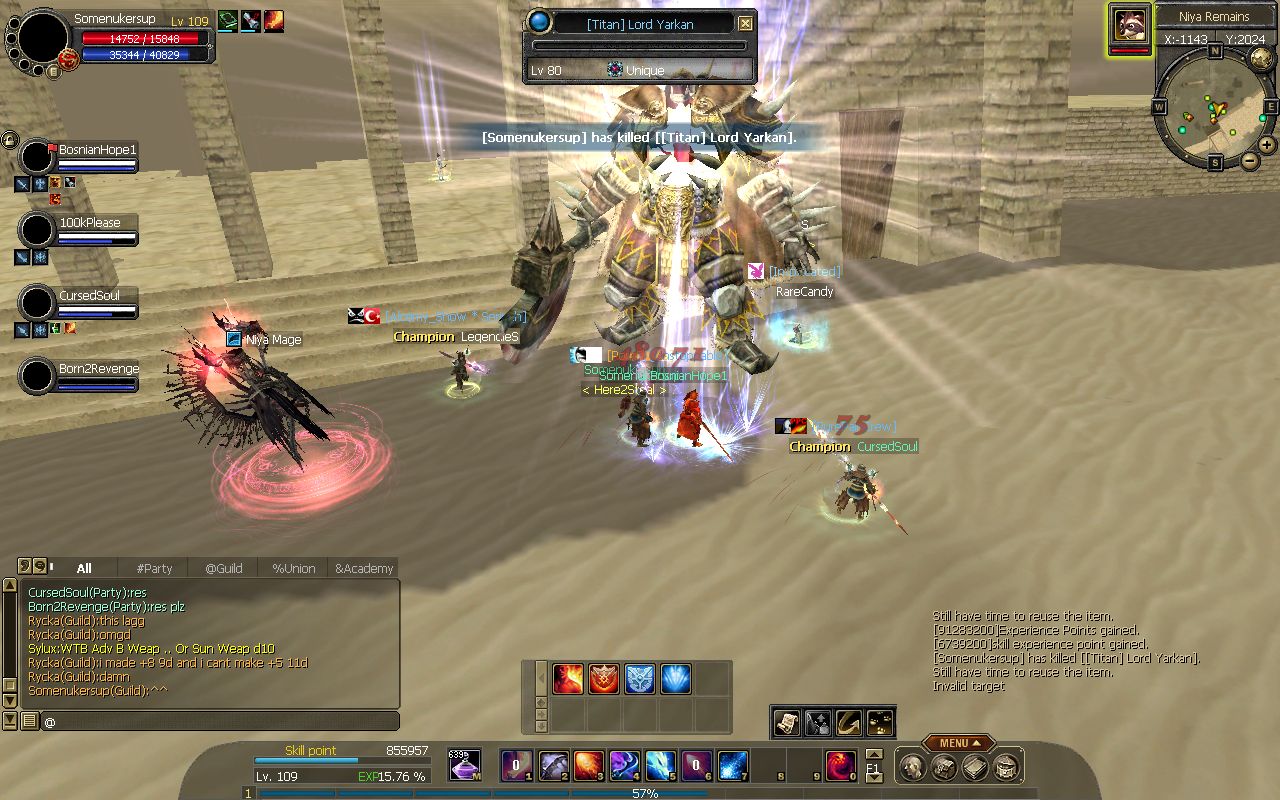
Task: Zoom out the minimap with minus button
Action: click(1249, 160)
